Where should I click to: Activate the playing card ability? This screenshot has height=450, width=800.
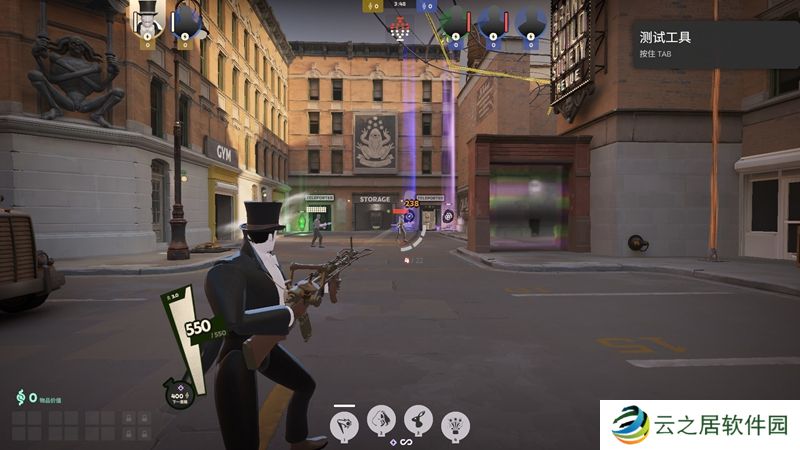pos(382,420)
